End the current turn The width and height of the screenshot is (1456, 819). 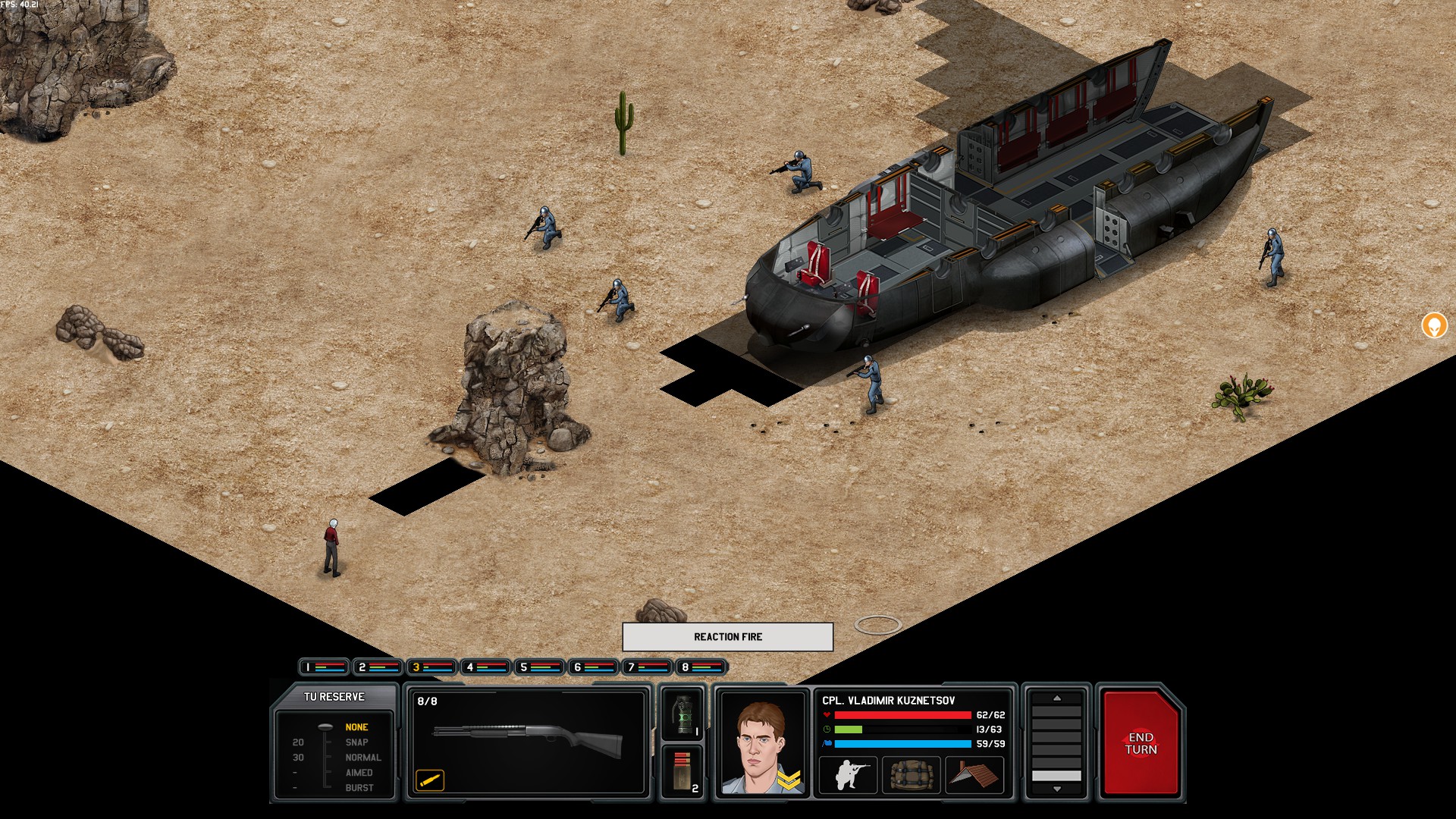1141,743
